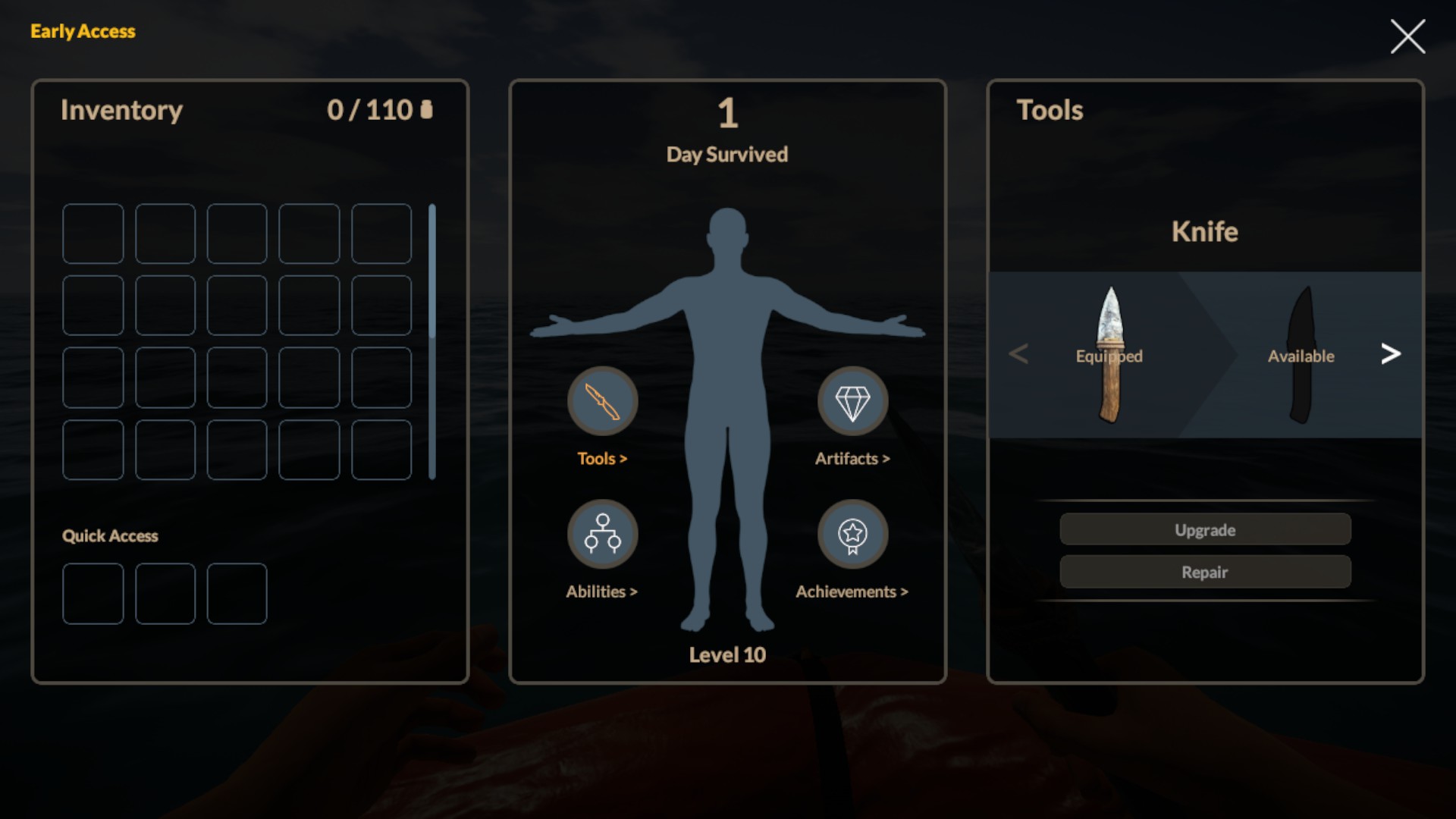View the Achievements section

852,534
